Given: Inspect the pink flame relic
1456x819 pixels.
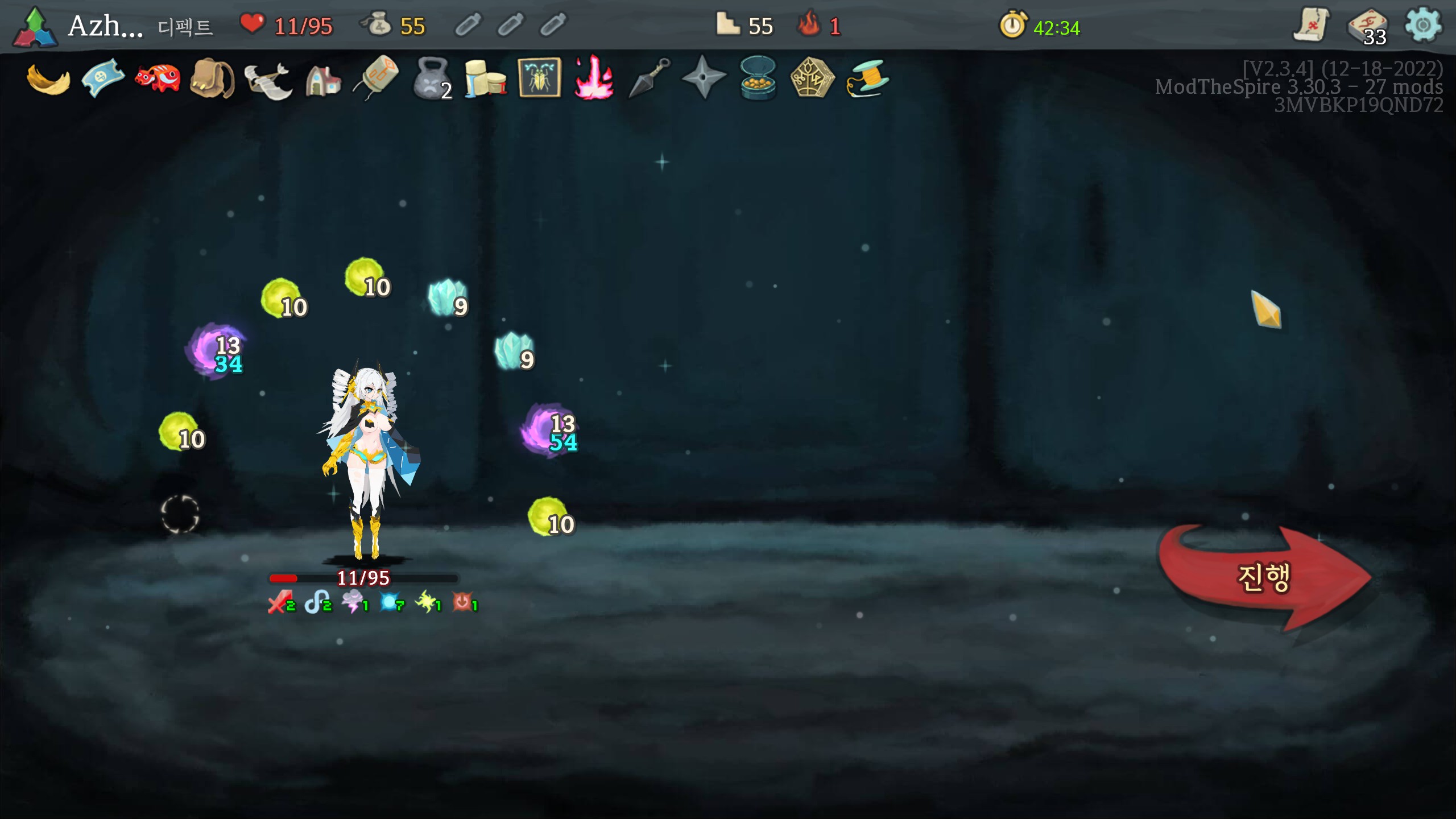Looking at the screenshot, I should click(x=593, y=77).
